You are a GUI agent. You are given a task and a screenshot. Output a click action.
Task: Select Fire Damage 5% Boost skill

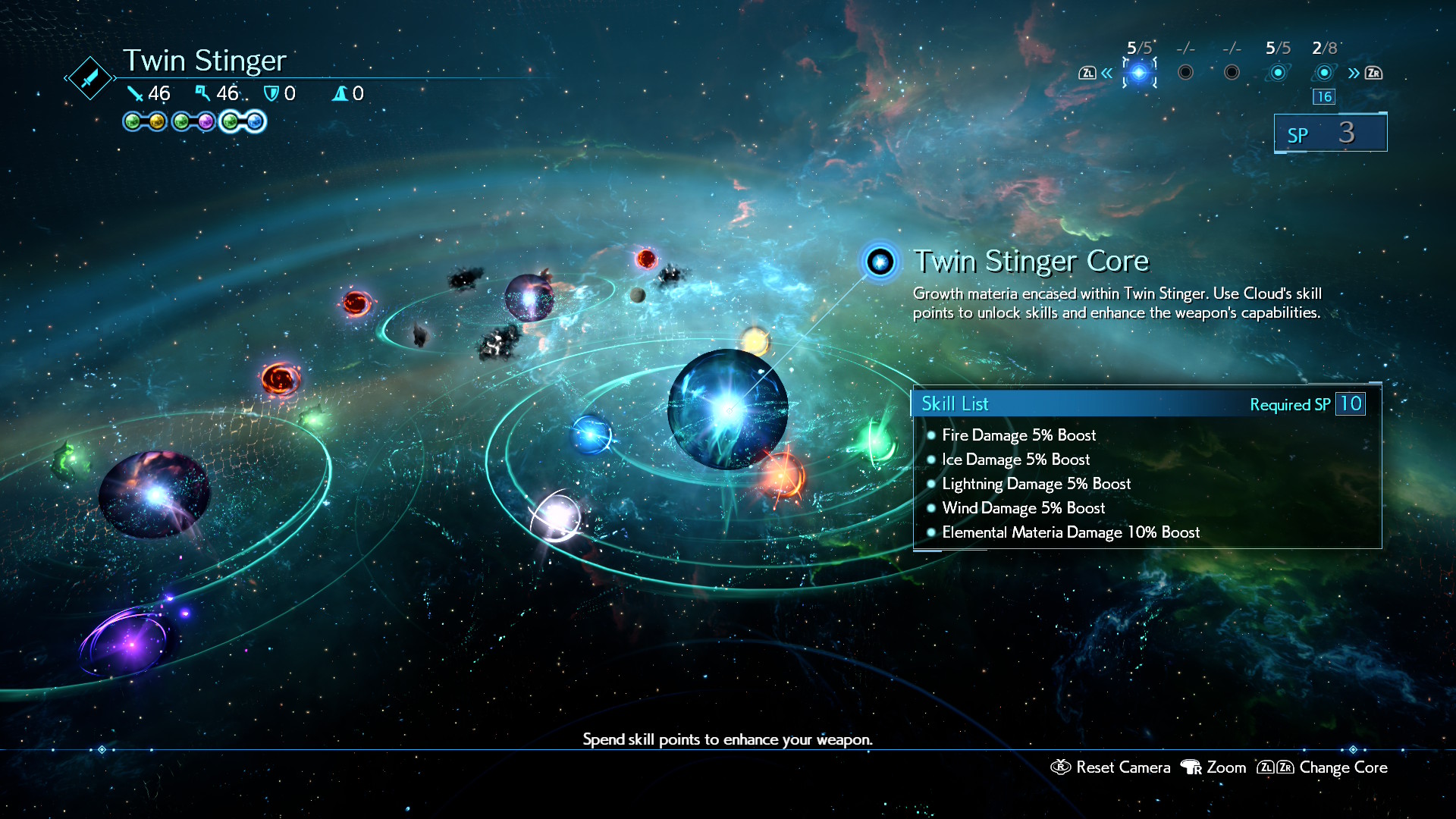click(1018, 435)
